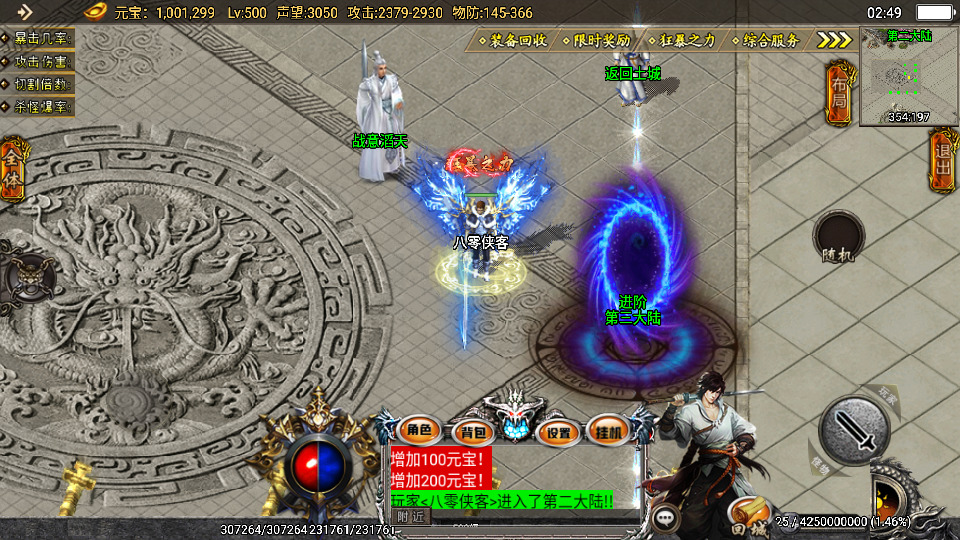Viewport: 960px width, 540px height.
Task: Open the 背包 bag inventory
Action: pos(469,433)
